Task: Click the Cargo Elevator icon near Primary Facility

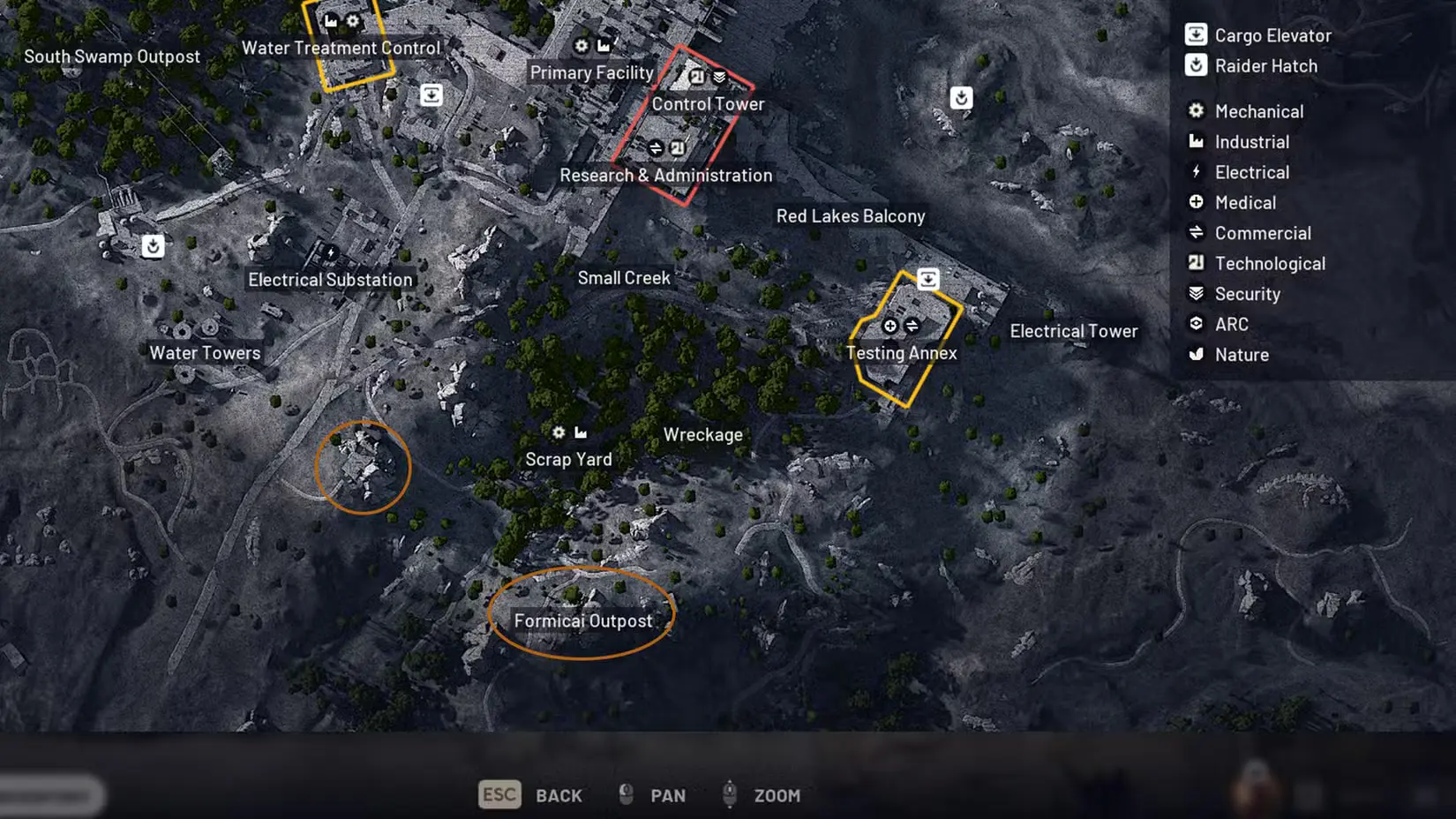Action: tap(430, 94)
